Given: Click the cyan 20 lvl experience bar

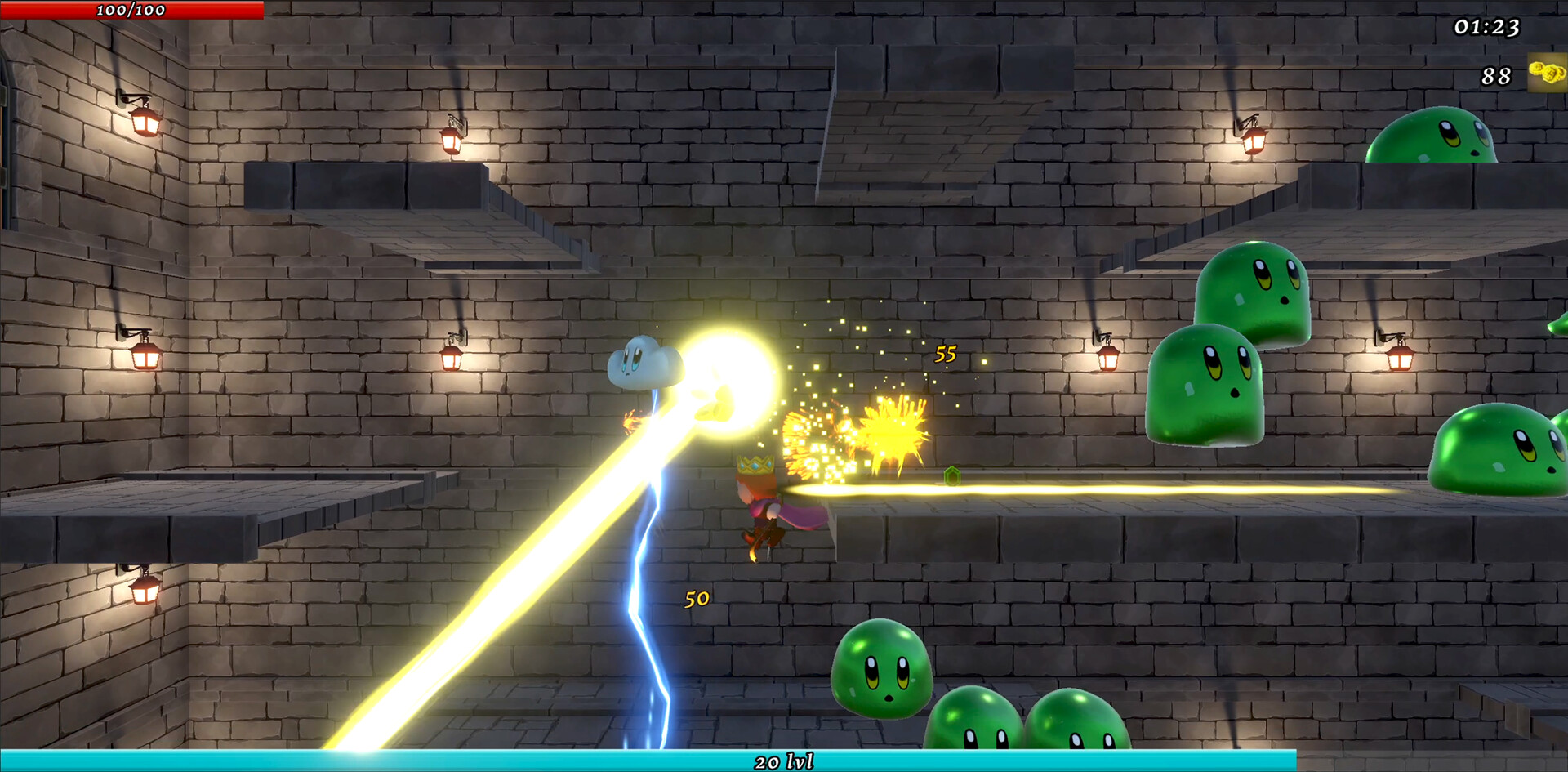Looking at the screenshot, I should click(x=784, y=761).
